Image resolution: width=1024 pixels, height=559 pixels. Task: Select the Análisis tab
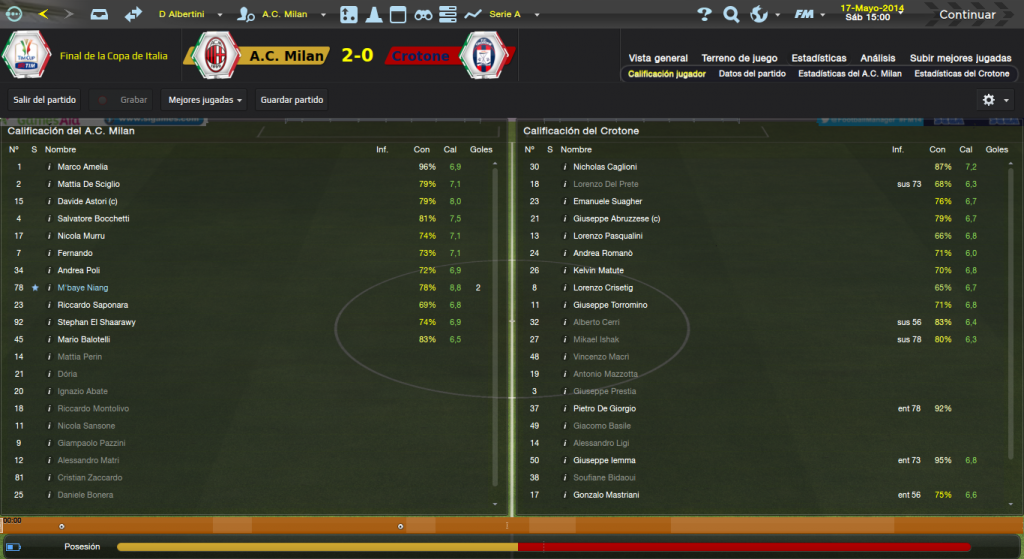[x=877, y=58]
